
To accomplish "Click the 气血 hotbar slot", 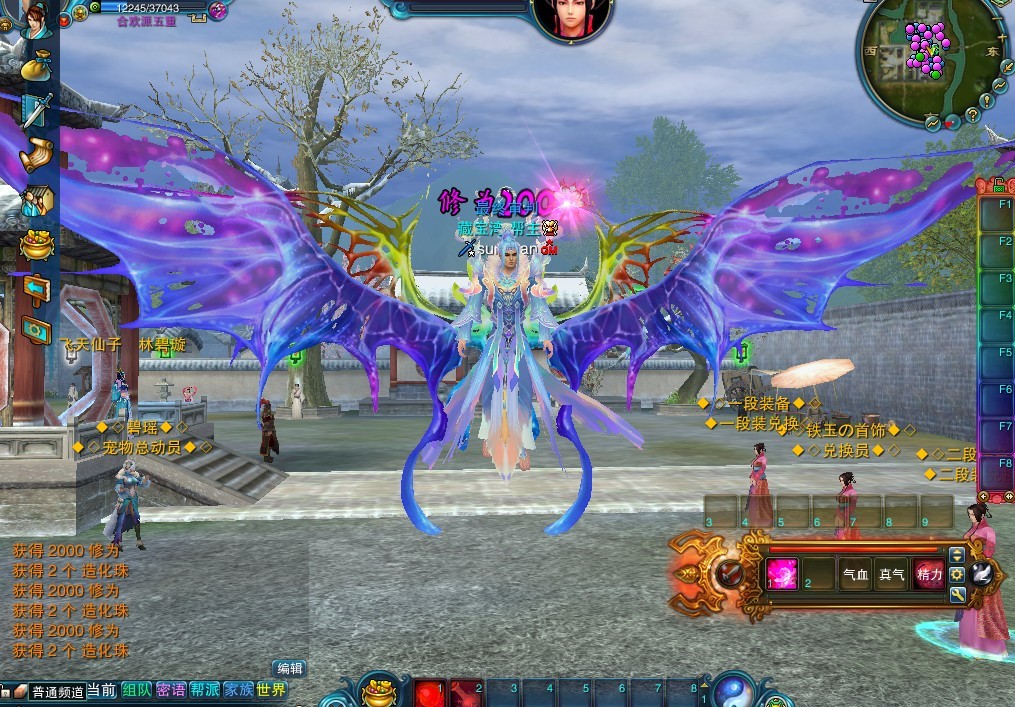I will tap(855, 574).
